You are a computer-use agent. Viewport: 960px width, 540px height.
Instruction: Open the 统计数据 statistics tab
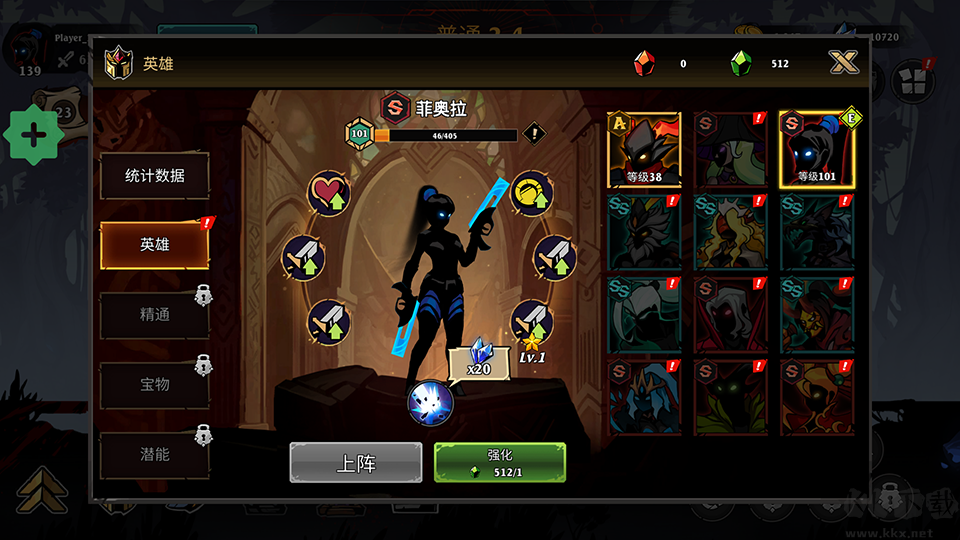154,176
